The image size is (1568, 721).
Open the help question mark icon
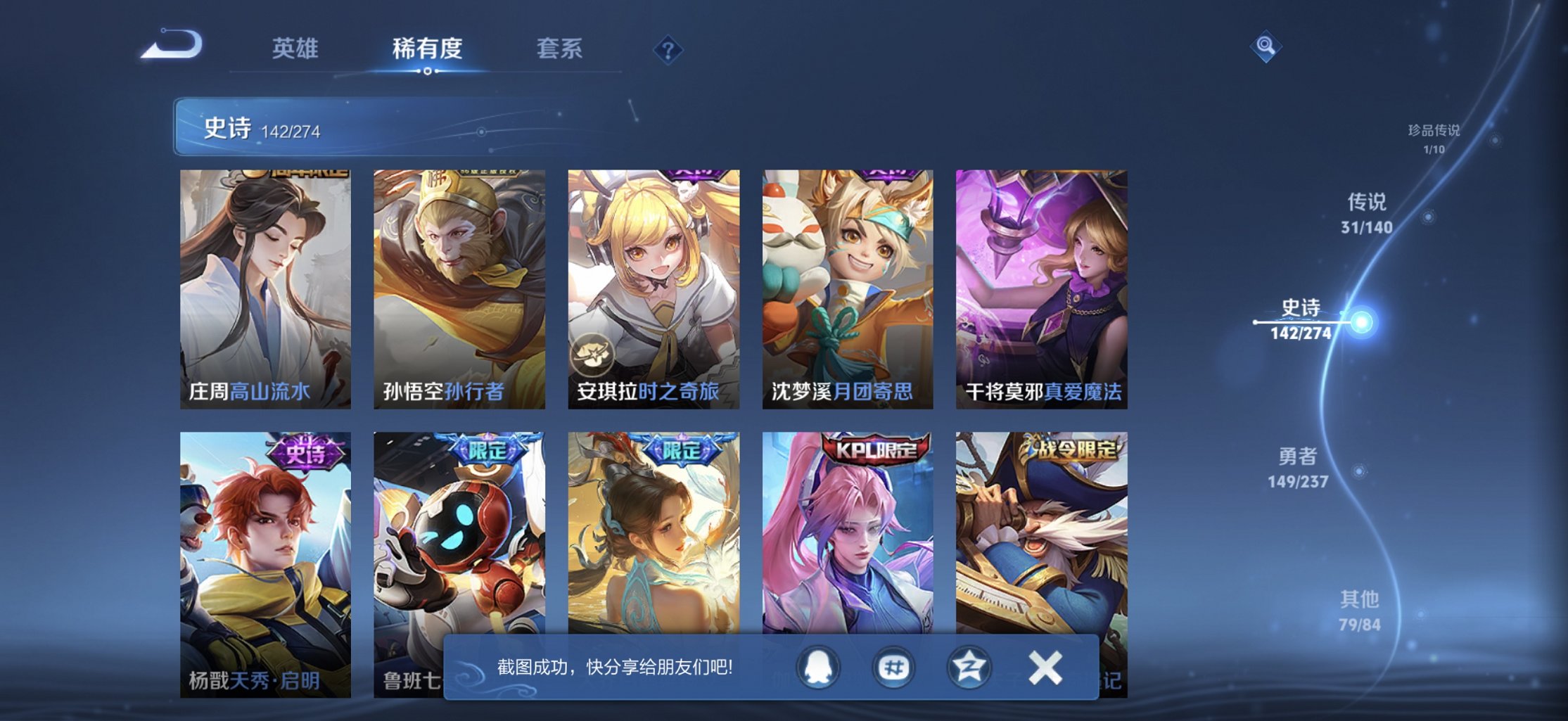click(x=668, y=49)
